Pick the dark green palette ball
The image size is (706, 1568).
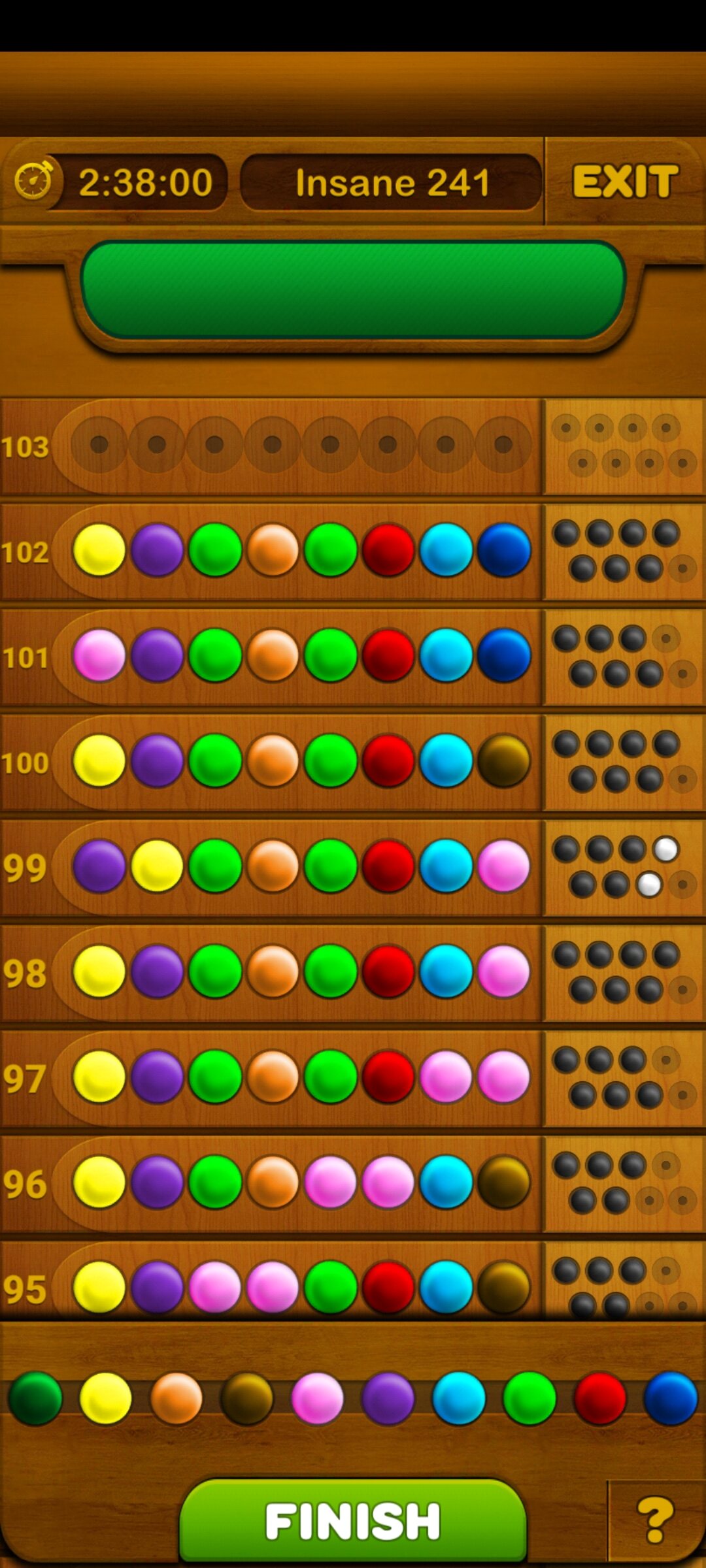pos(35,1398)
